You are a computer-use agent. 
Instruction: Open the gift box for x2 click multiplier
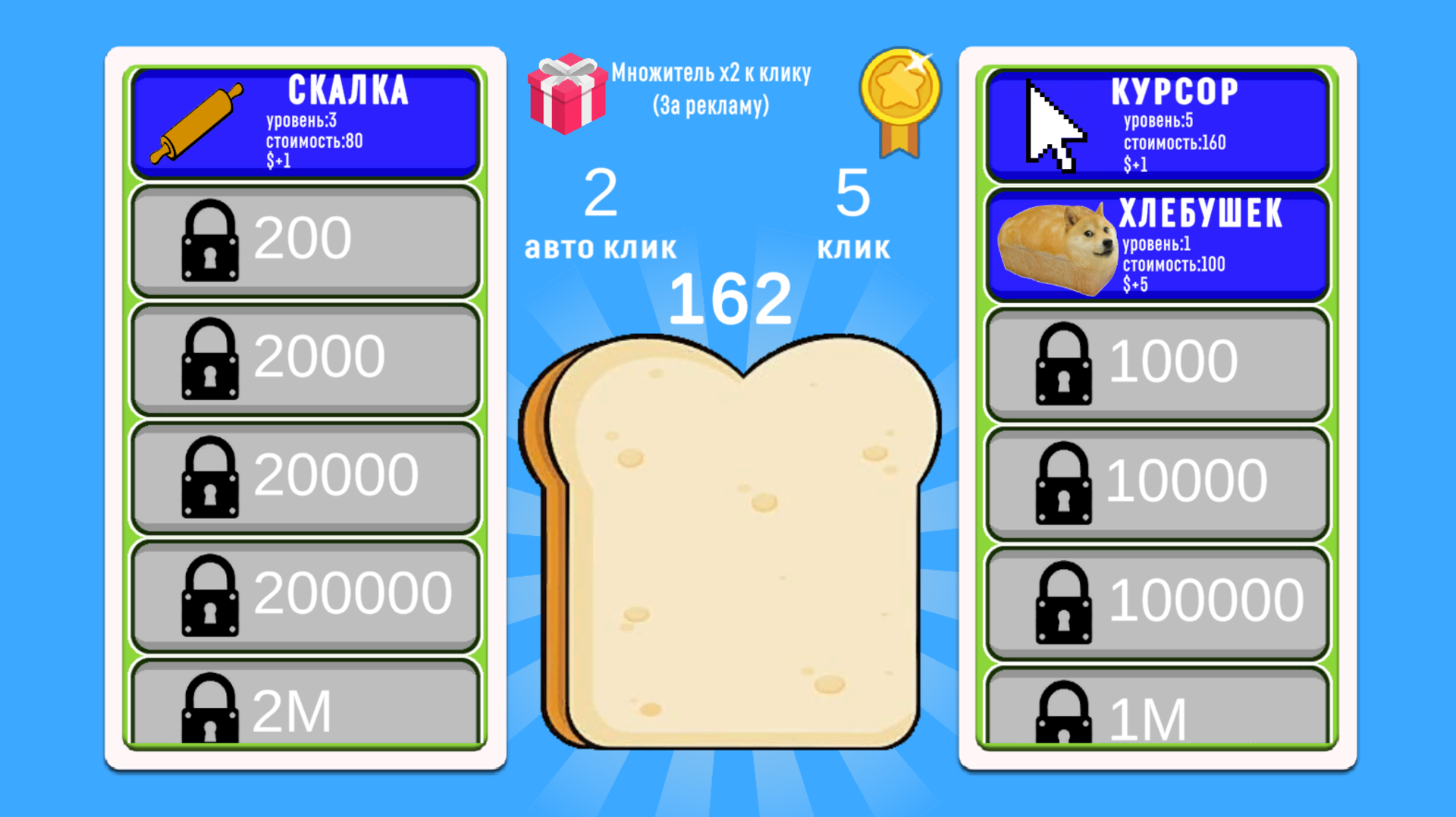569,95
